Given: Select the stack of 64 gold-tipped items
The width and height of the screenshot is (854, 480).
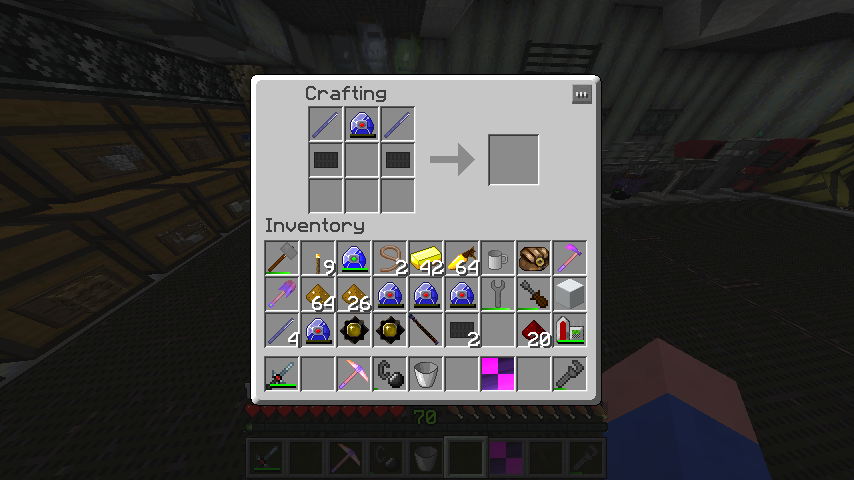Looking at the screenshot, I should coord(461,258).
